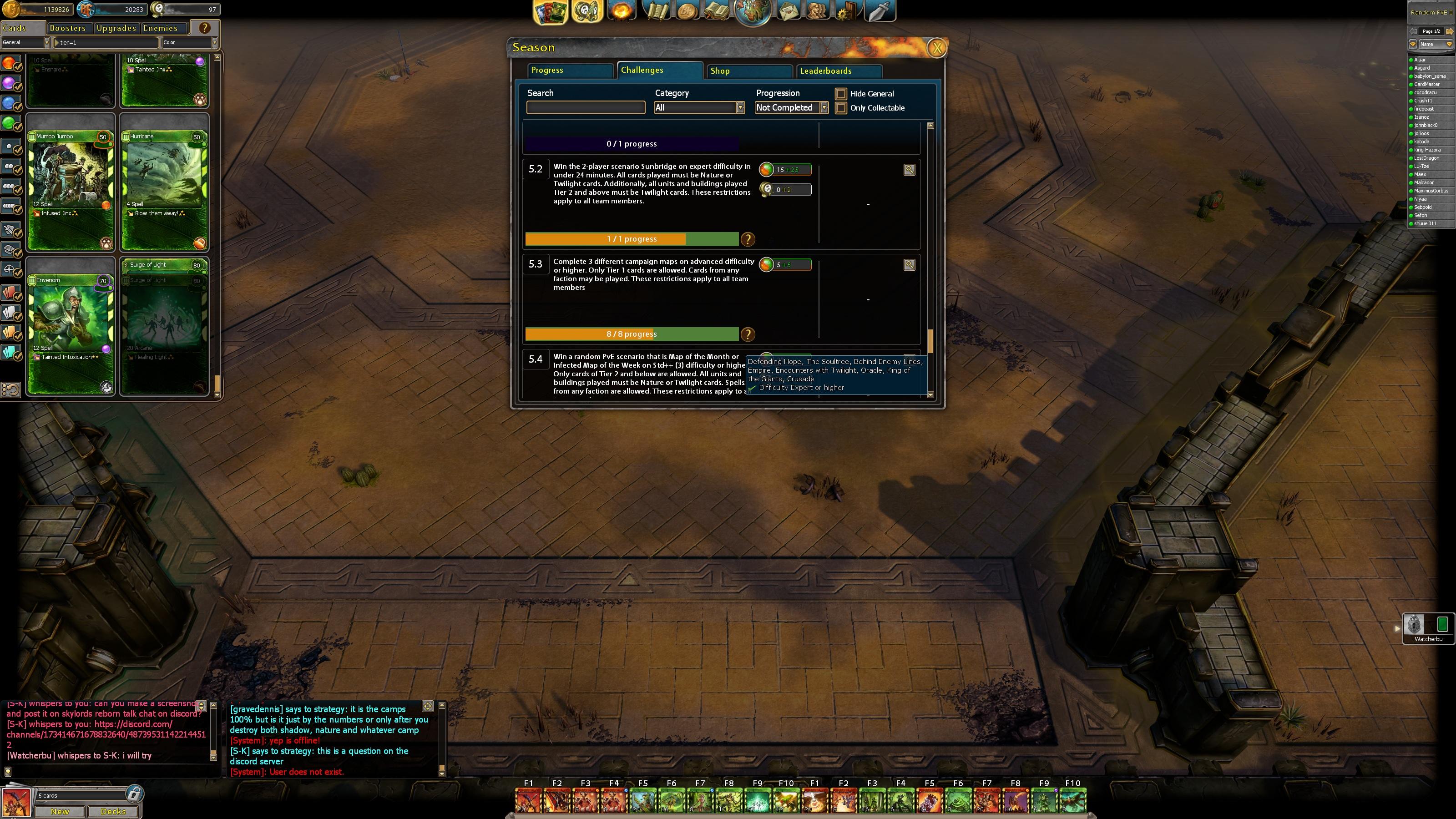Show the Enemies tab
This screenshot has width=1456, height=819.
(x=161, y=28)
